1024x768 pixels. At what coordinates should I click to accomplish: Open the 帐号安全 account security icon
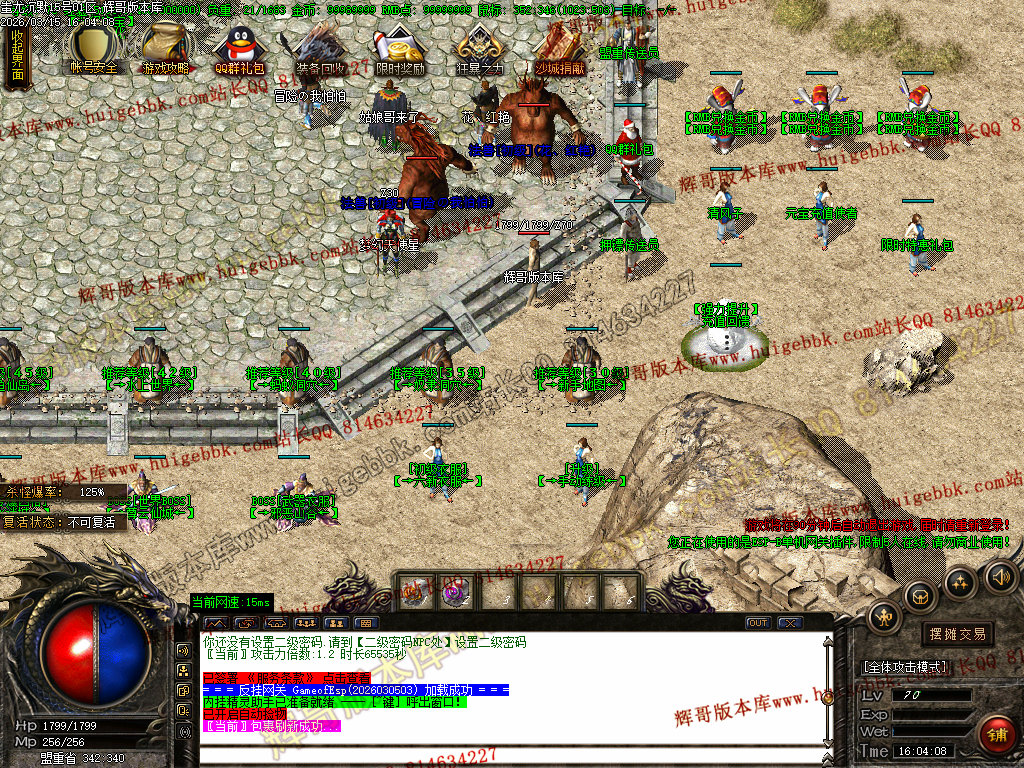(x=94, y=48)
